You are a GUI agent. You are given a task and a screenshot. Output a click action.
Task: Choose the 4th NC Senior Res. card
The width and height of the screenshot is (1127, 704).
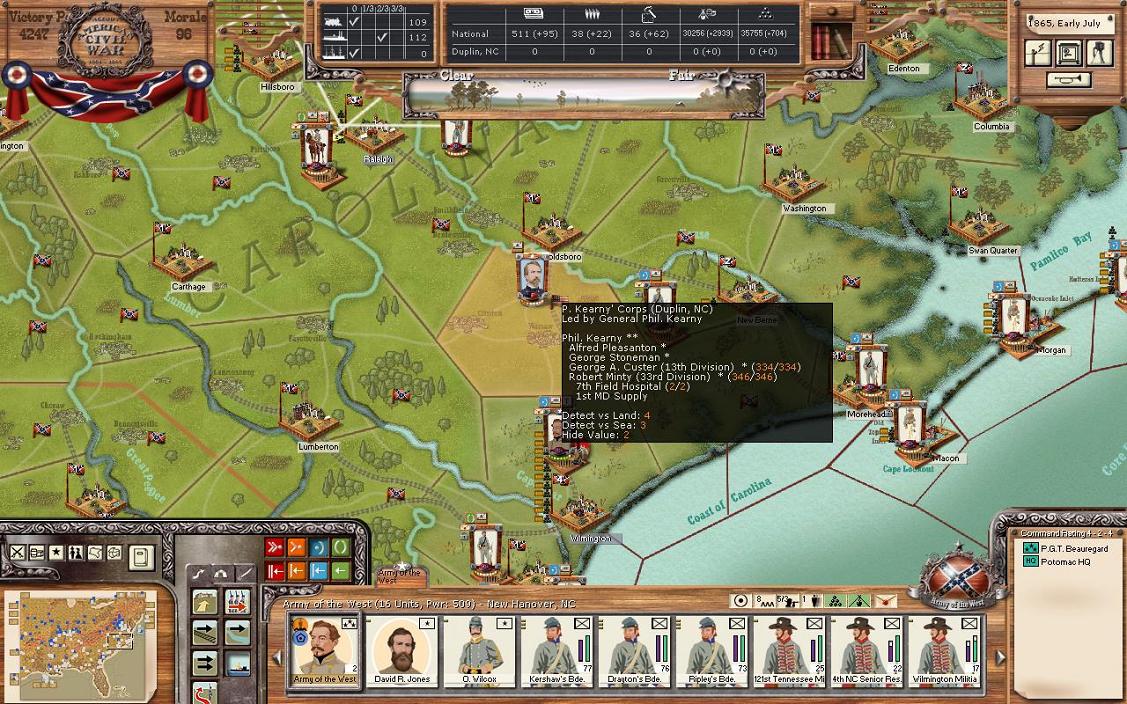point(865,650)
